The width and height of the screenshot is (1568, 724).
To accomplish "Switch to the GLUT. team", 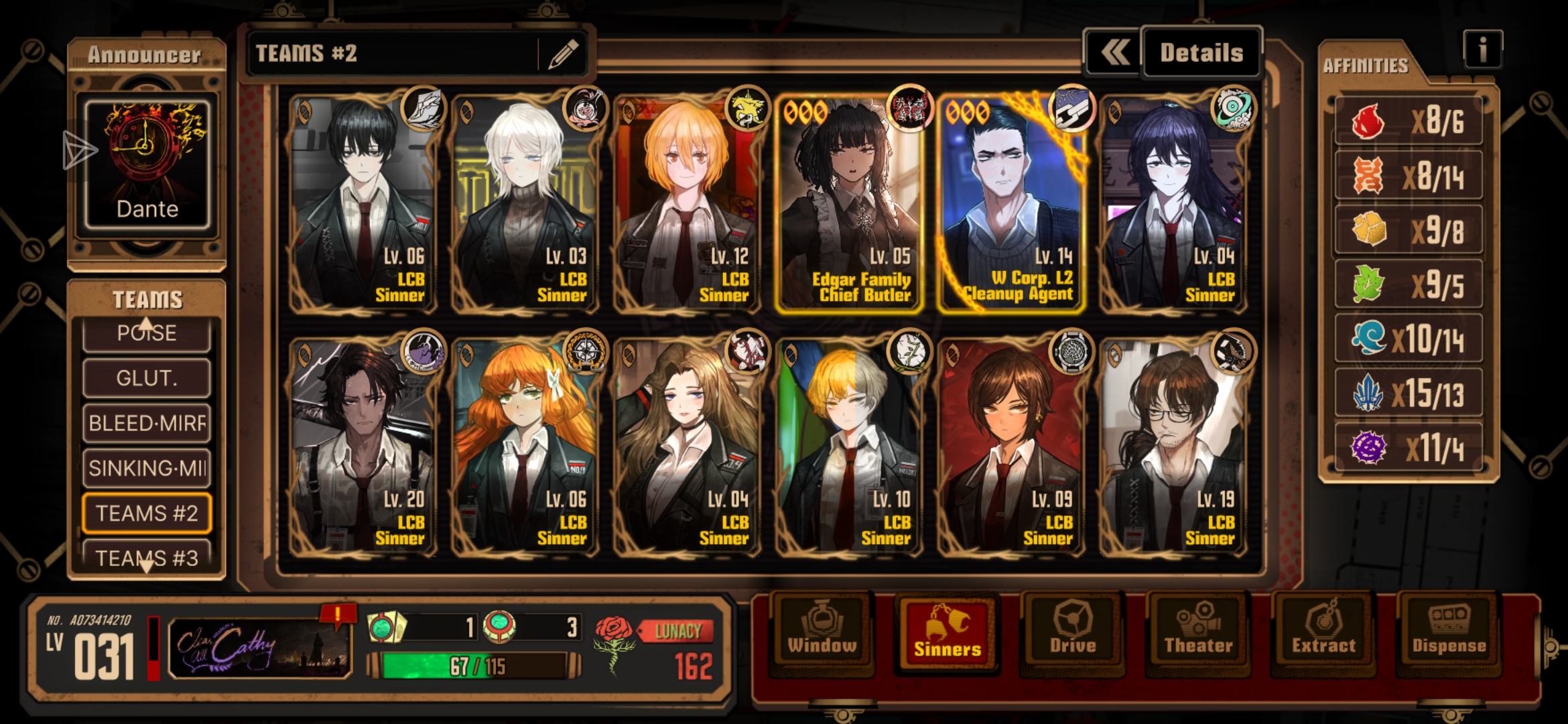I will pyautogui.click(x=147, y=378).
